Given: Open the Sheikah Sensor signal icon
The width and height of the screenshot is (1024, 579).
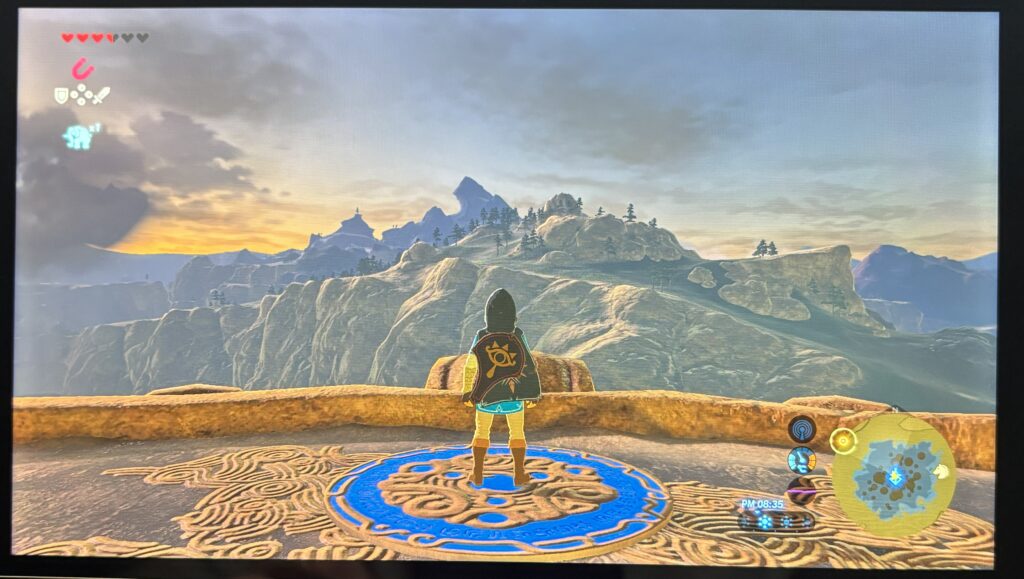Looking at the screenshot, I should pyautogui.click(x=801, y=429).
